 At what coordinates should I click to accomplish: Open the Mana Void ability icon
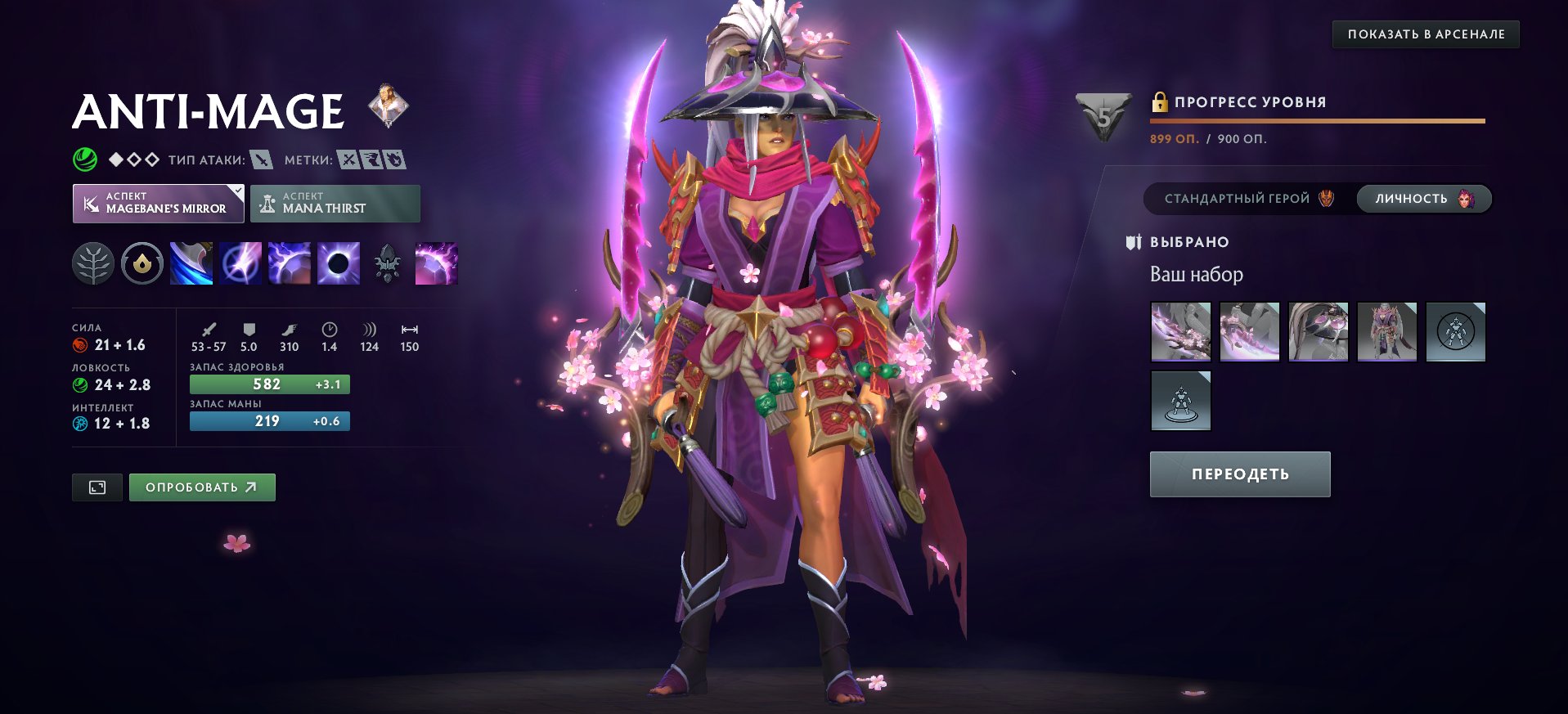pyautogui.click(x=338, y=263)
